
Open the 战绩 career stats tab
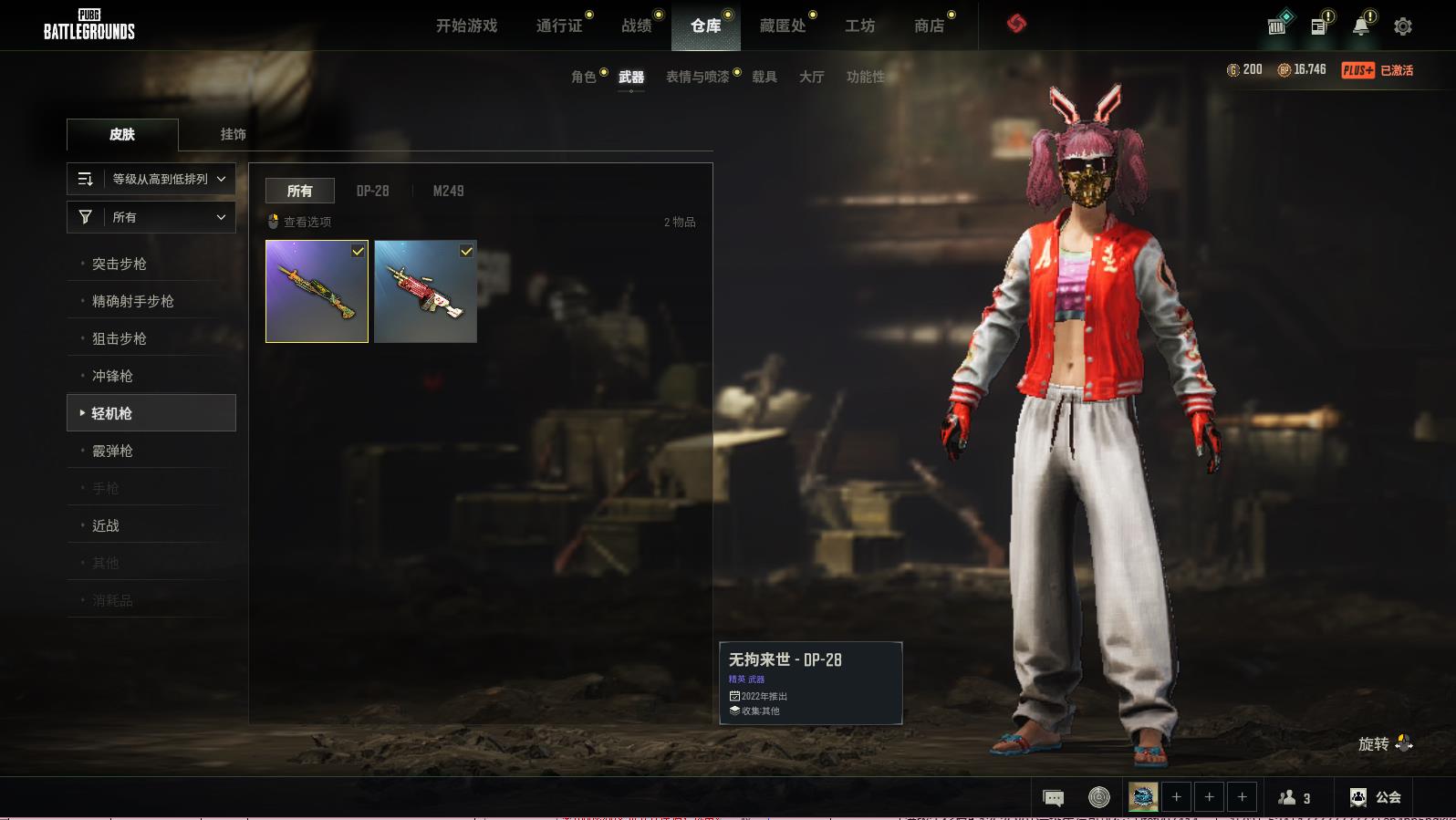(637, 26)
